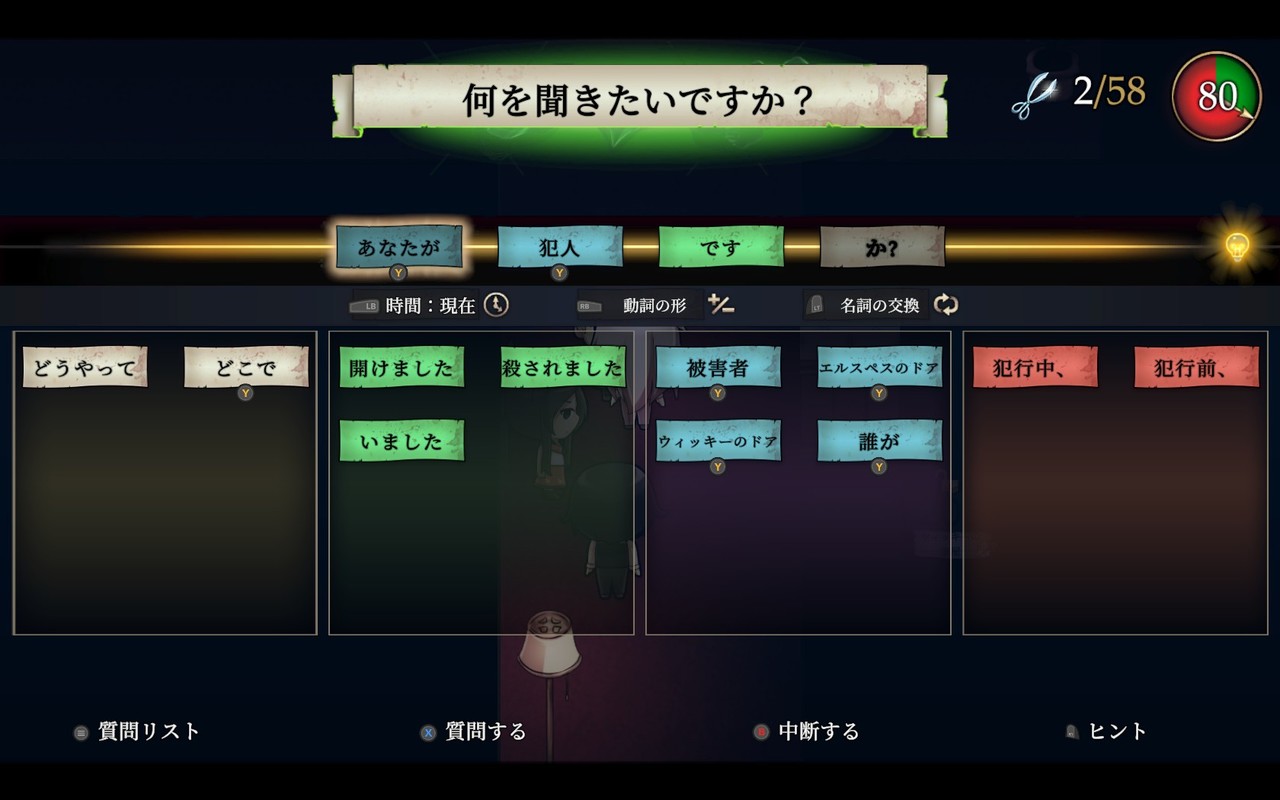This screenshot has width=1280, height=800.
Task: Select the か? sentence ending tile
Action: tap(882, 247)
